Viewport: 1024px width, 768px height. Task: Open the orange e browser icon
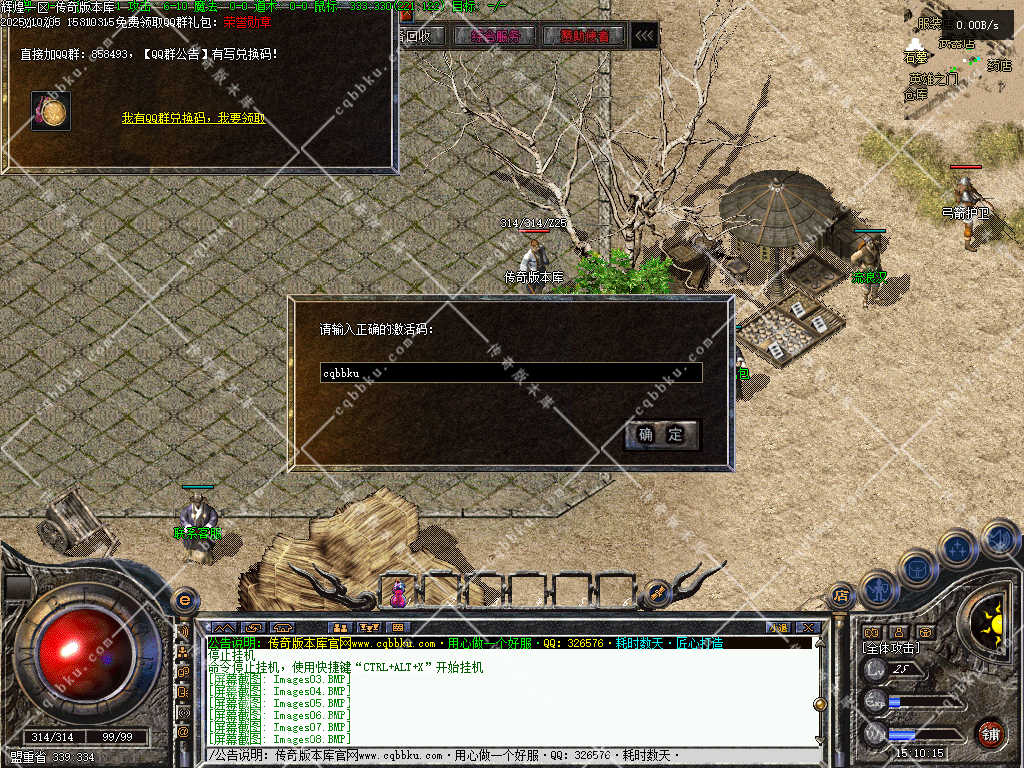[x=184, y=601]
